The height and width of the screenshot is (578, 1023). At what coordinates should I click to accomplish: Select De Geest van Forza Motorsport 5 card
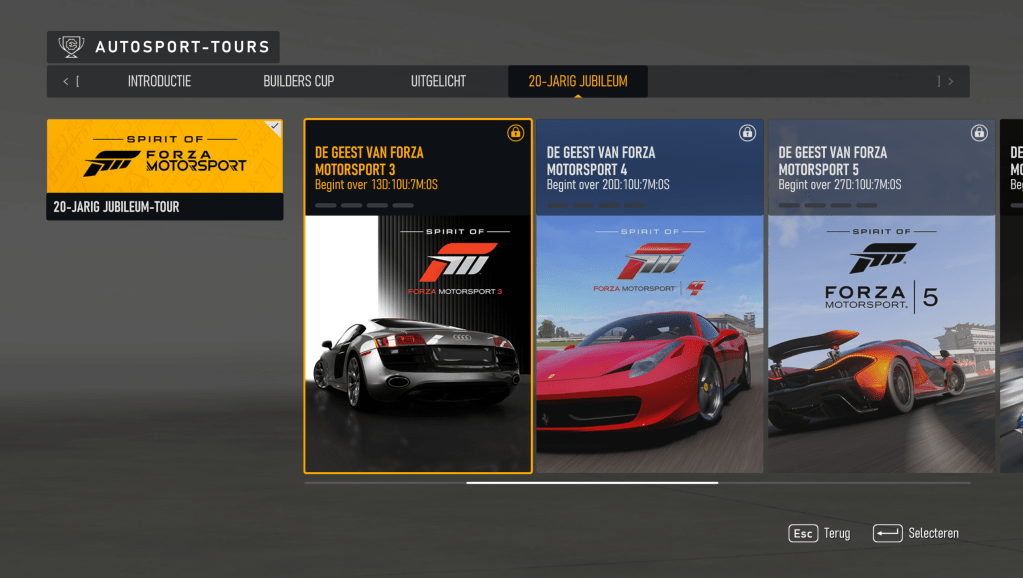tap(882, 296)
